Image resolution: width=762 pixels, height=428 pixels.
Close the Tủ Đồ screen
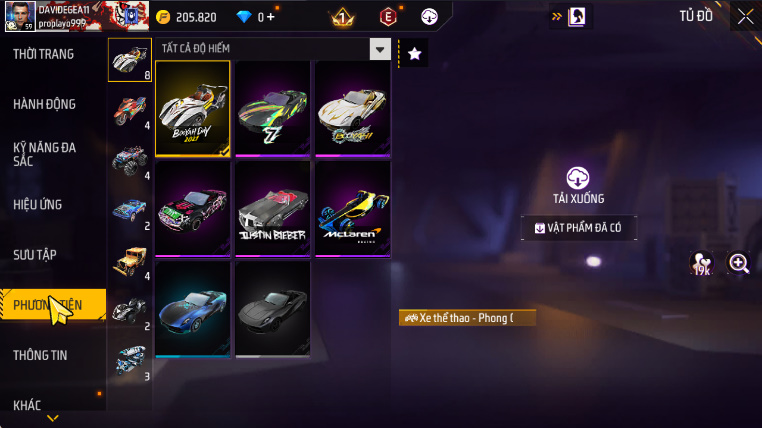click(x=745, y=16)
